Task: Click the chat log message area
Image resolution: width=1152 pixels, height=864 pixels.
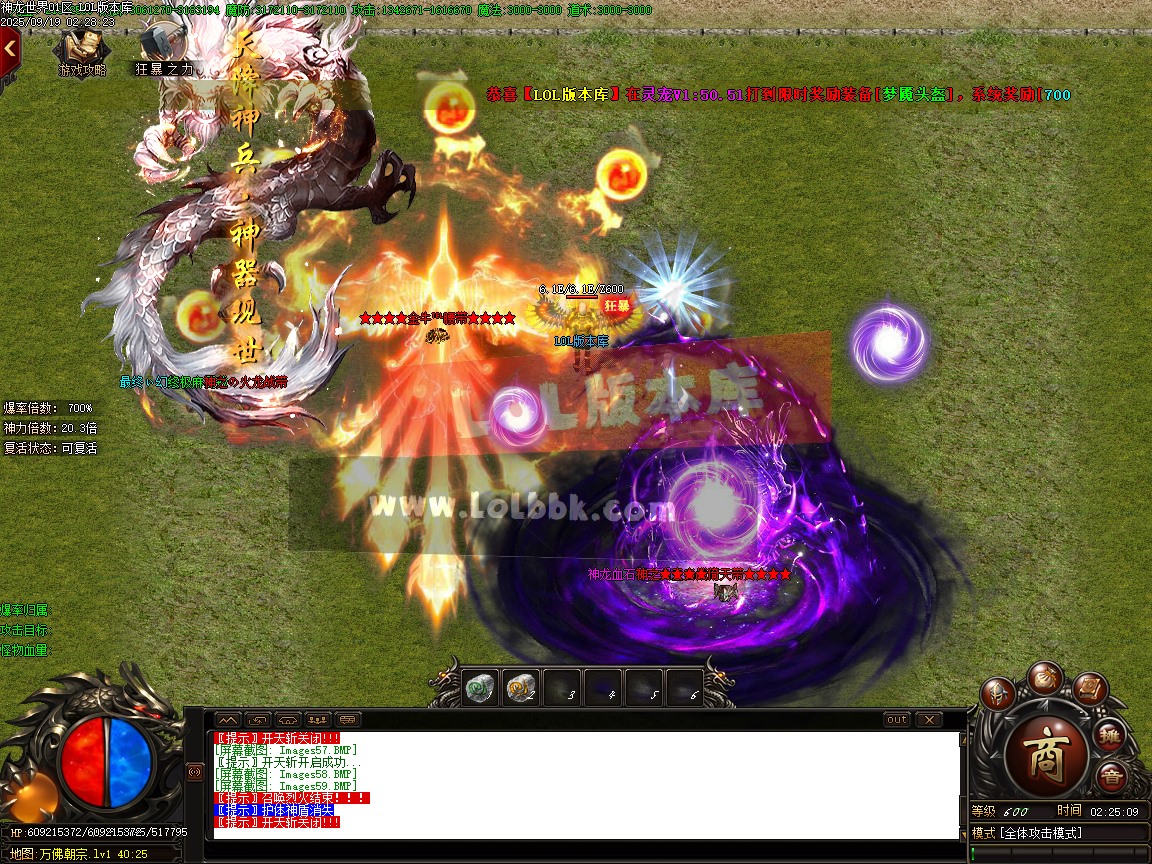Action: click(585, 783)
